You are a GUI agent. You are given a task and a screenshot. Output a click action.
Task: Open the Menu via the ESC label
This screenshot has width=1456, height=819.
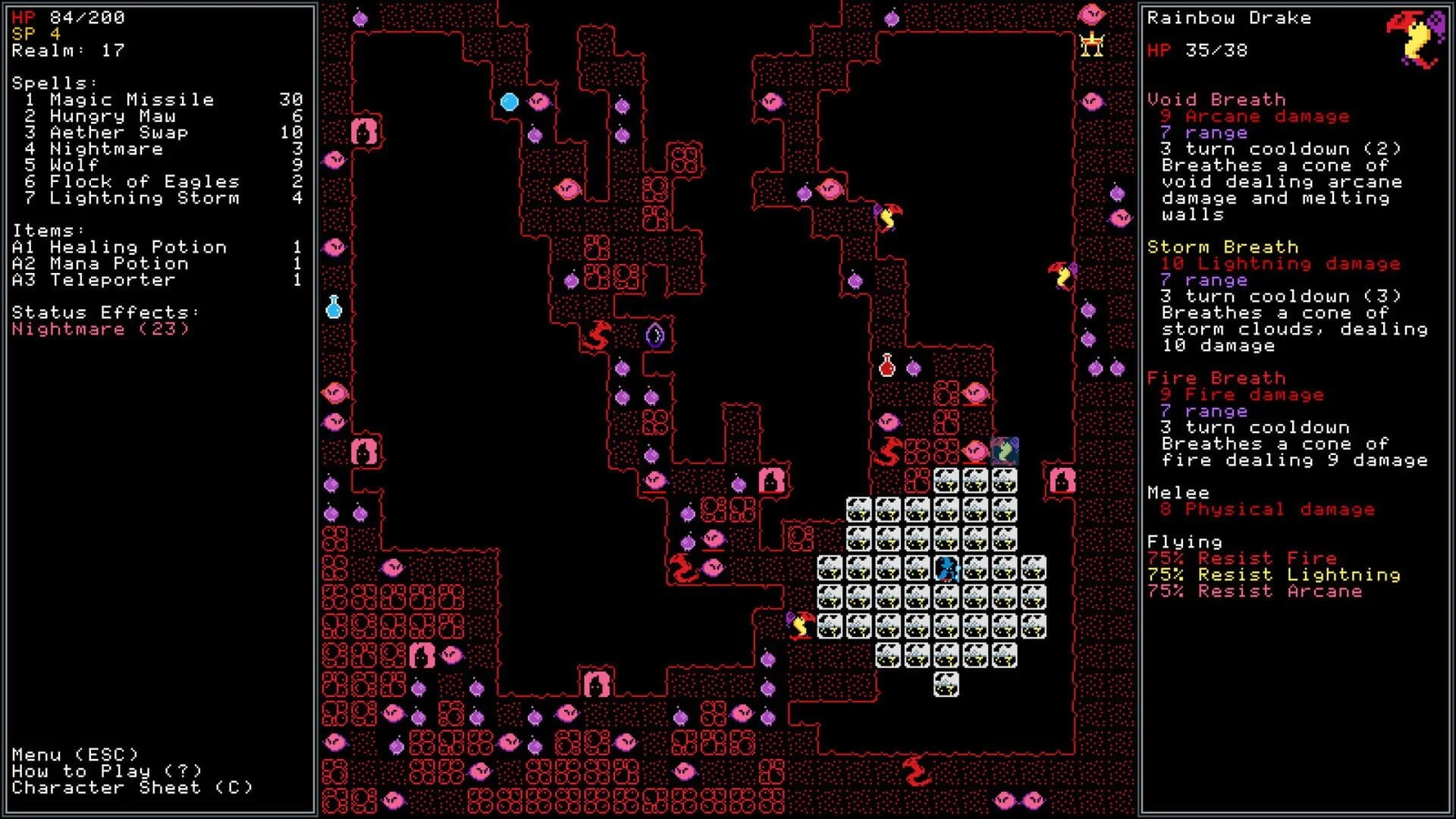tap(76, 755)
